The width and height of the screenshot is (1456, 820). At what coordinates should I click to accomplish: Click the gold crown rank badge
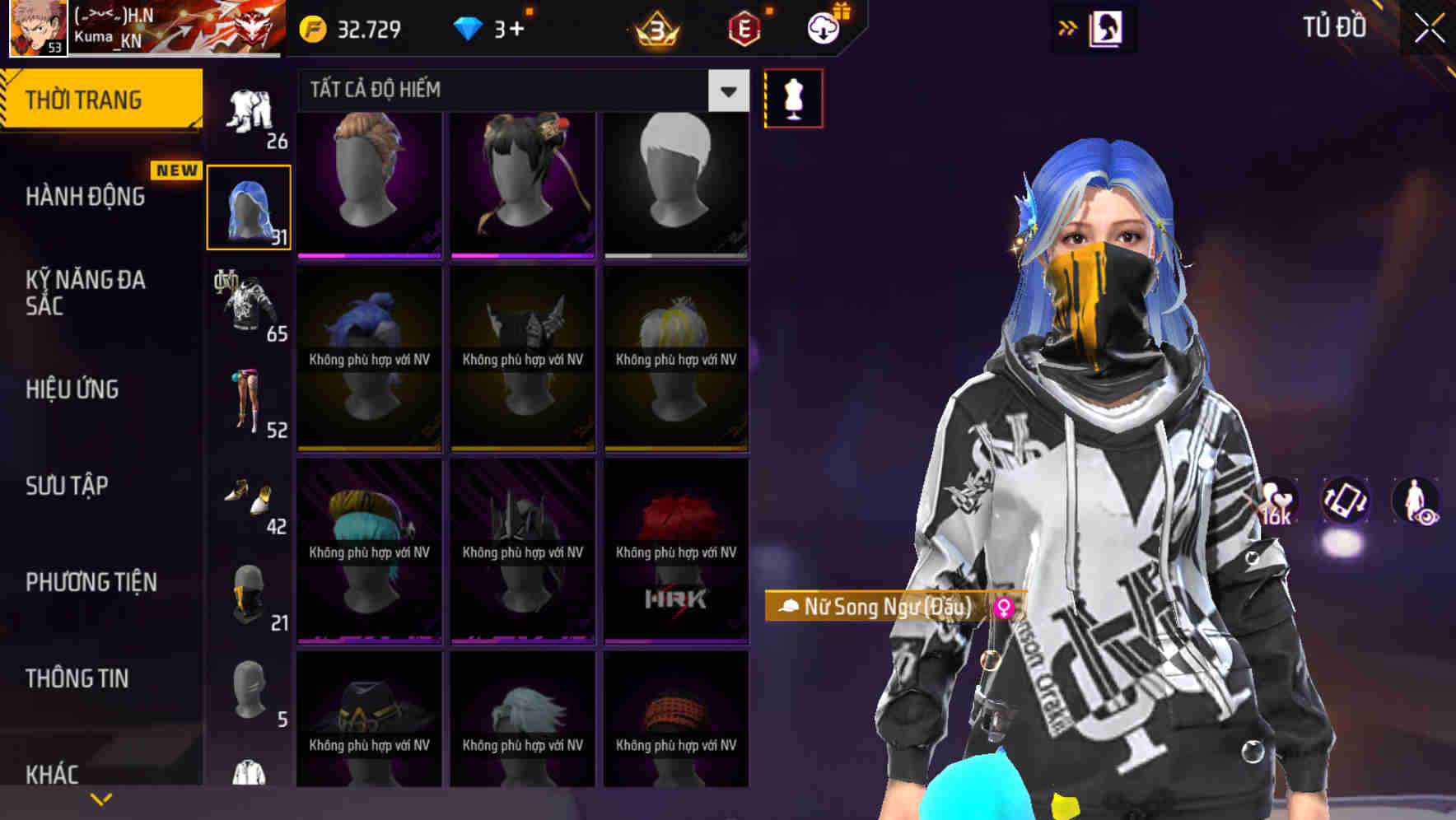[653, 30]
